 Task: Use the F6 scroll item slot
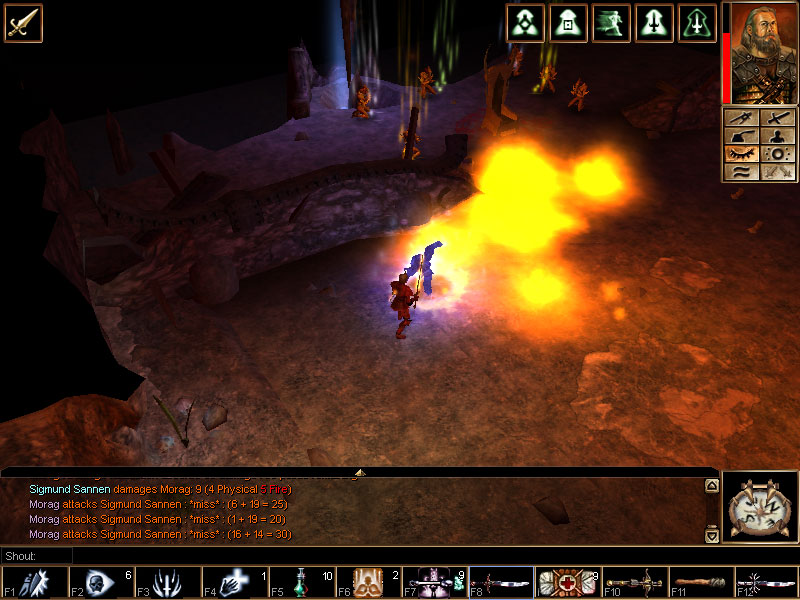[368, 582]
